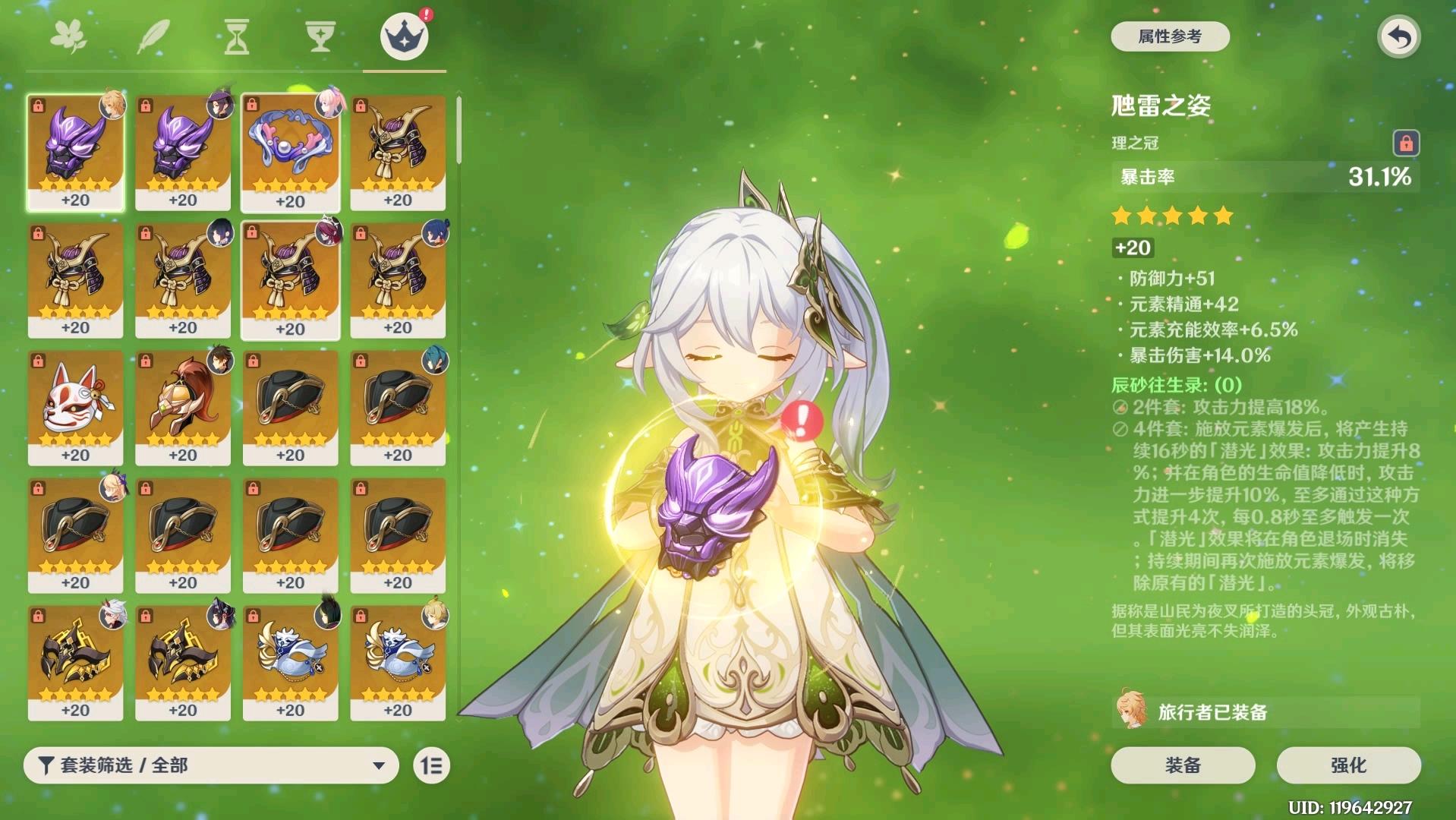Image resolution: width=1456 pixels, height=820 pixels.
Task: Click the artifact list scrollbar
Action: (x=459, y=131)
